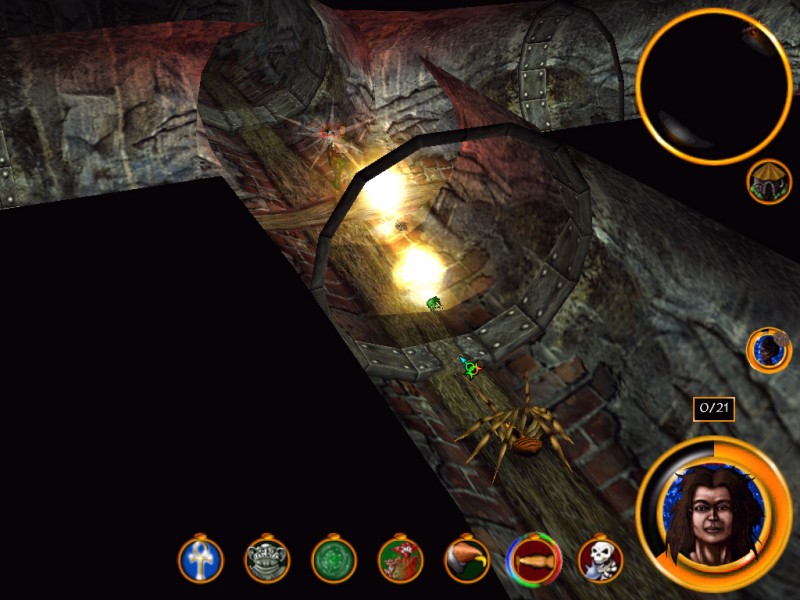Activate the skull skeleton spell icon
This screenshot has width=800, height=600.
click(600, 560)
